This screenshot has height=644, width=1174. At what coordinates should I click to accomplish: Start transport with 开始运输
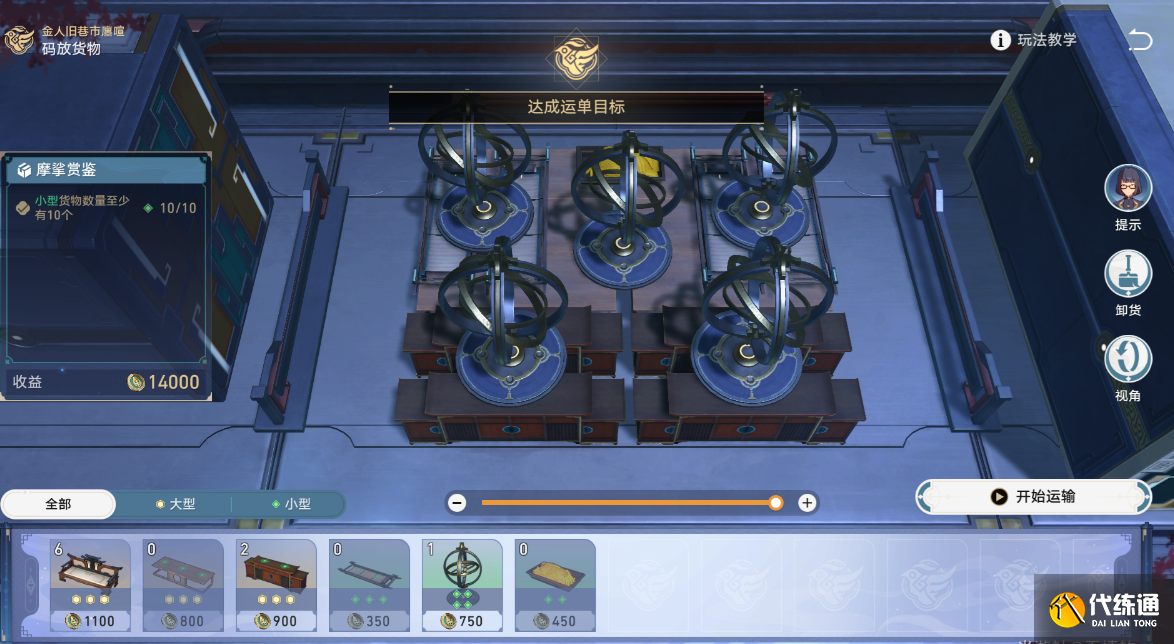pos(1034,496)
